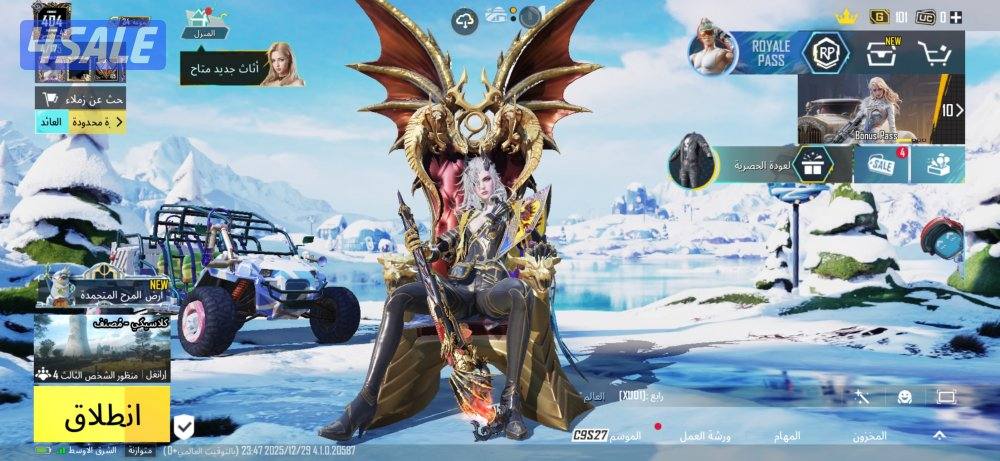
Task: Open the emote smiley face icon
Action: (904, 397)
